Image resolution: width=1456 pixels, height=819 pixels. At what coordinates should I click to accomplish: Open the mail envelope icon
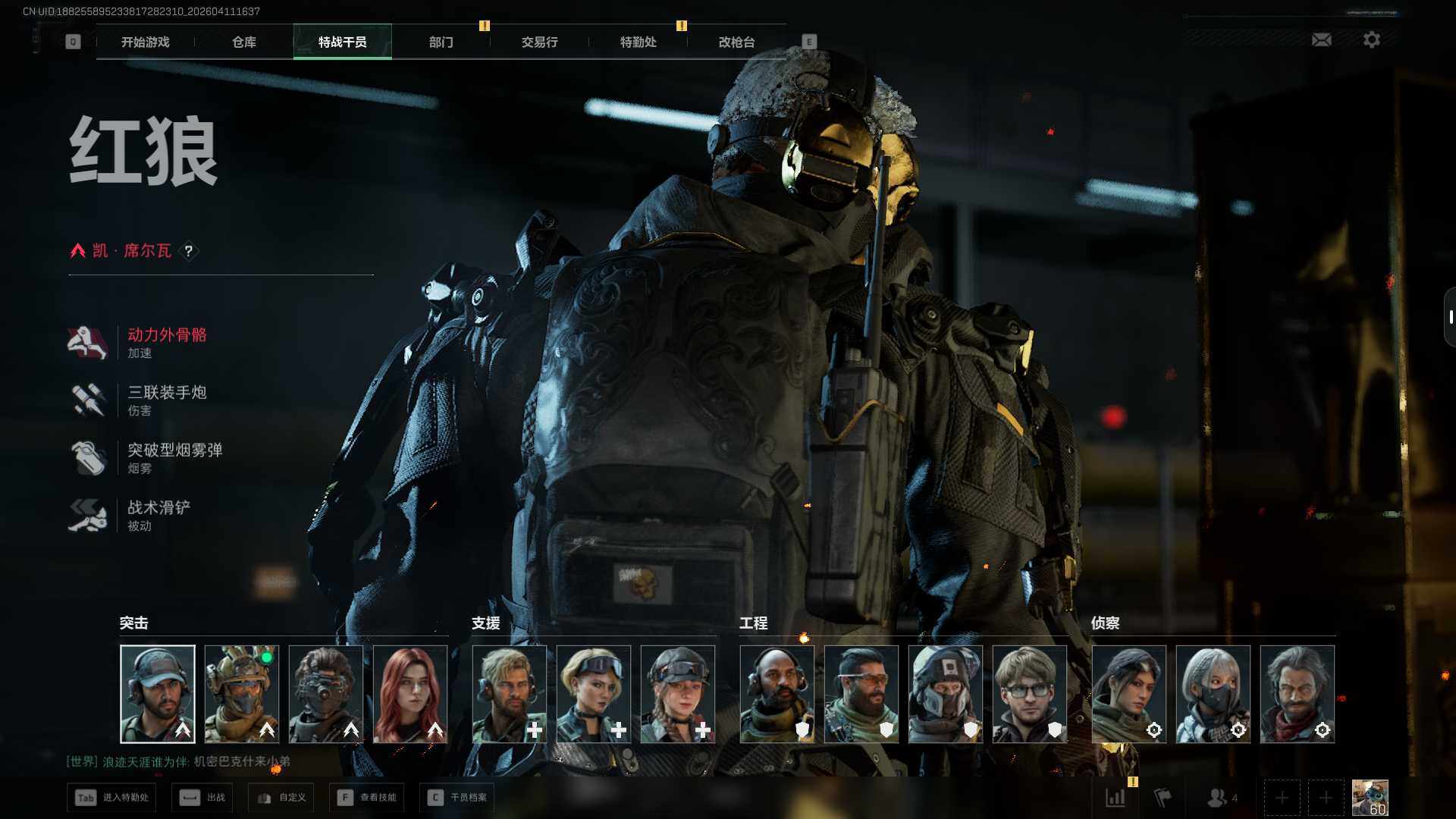pyautogui.click(x=1322, y=39)
